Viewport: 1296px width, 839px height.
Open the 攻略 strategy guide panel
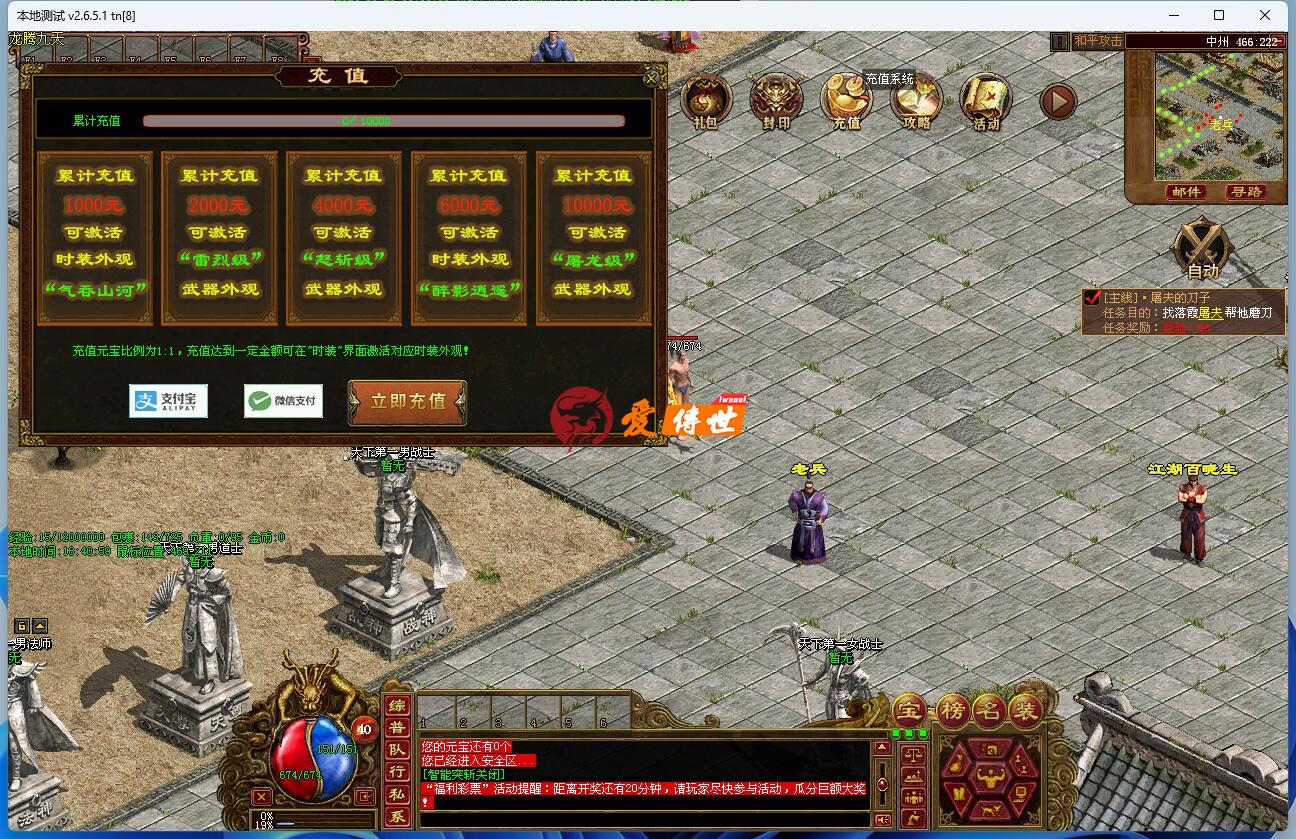[915, 100]
